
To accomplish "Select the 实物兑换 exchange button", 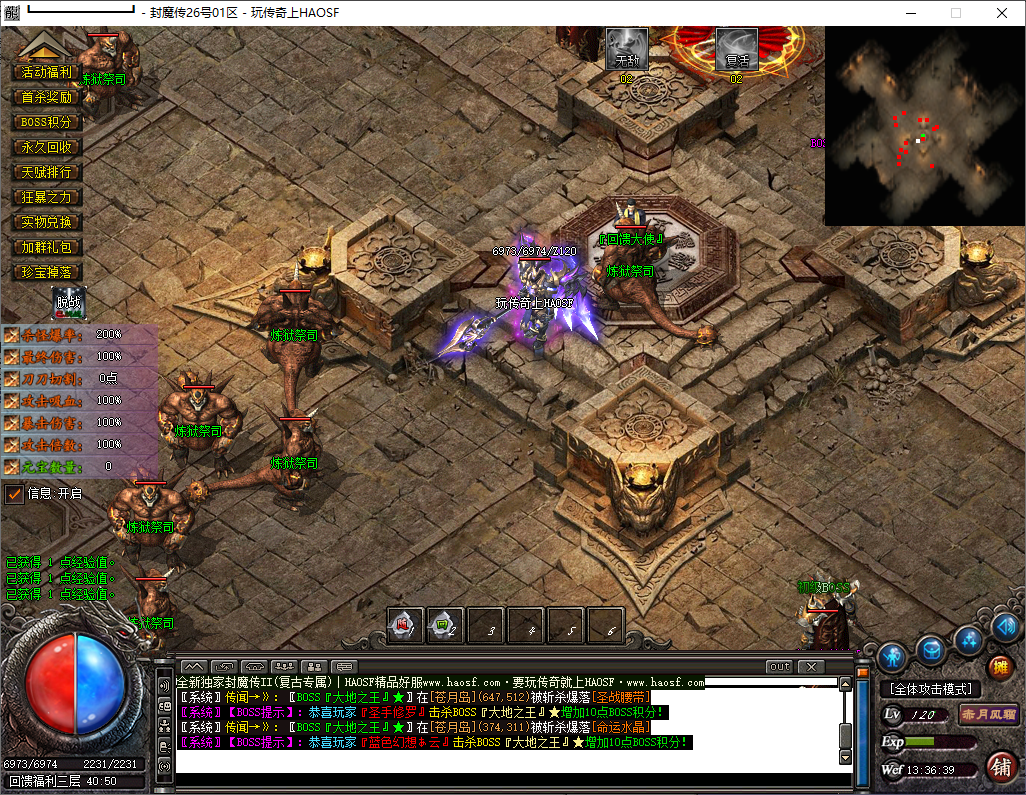I will click(x=47, y=222).
